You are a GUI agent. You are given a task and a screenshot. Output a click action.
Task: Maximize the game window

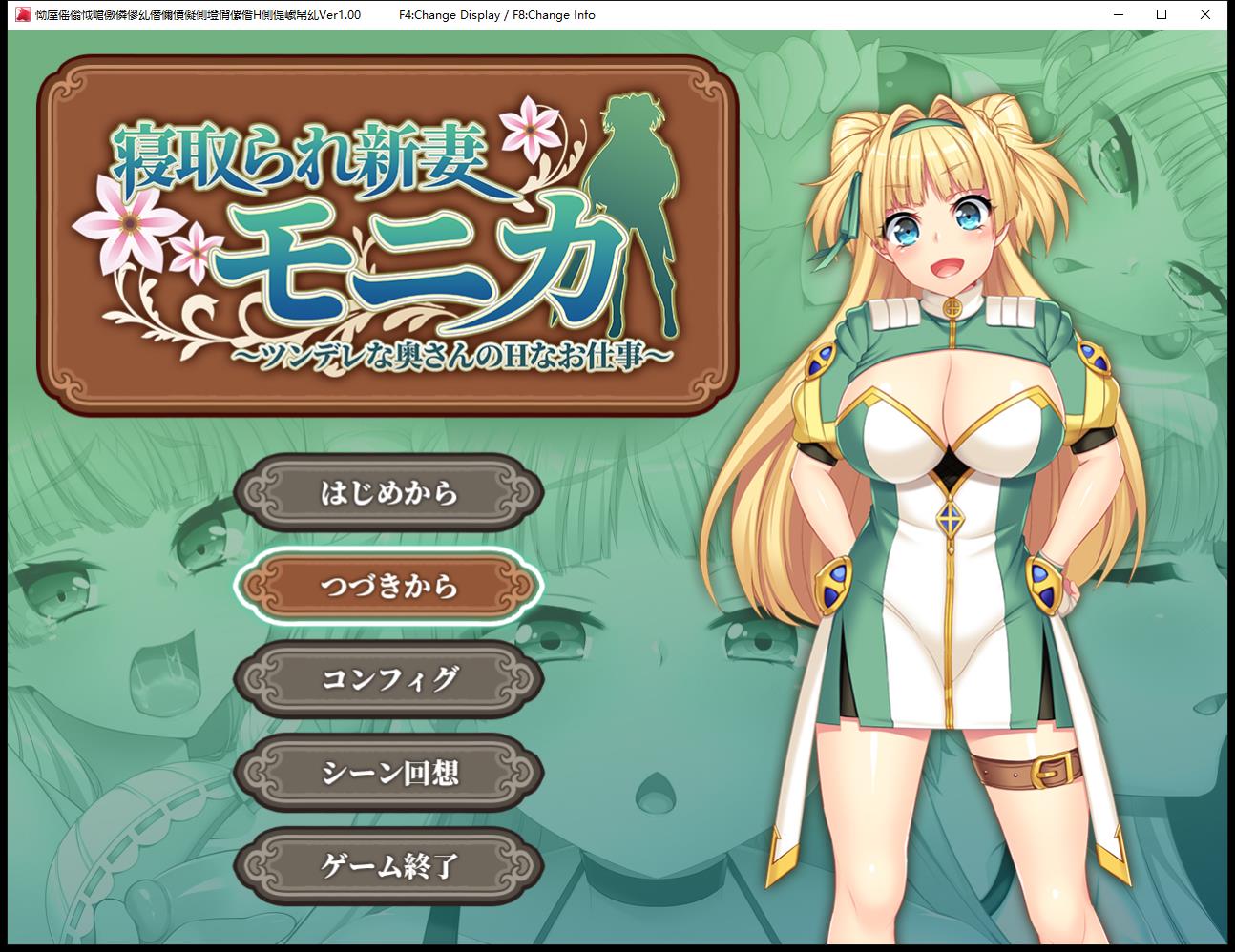pyautogui.click(x=1160, y=14)
